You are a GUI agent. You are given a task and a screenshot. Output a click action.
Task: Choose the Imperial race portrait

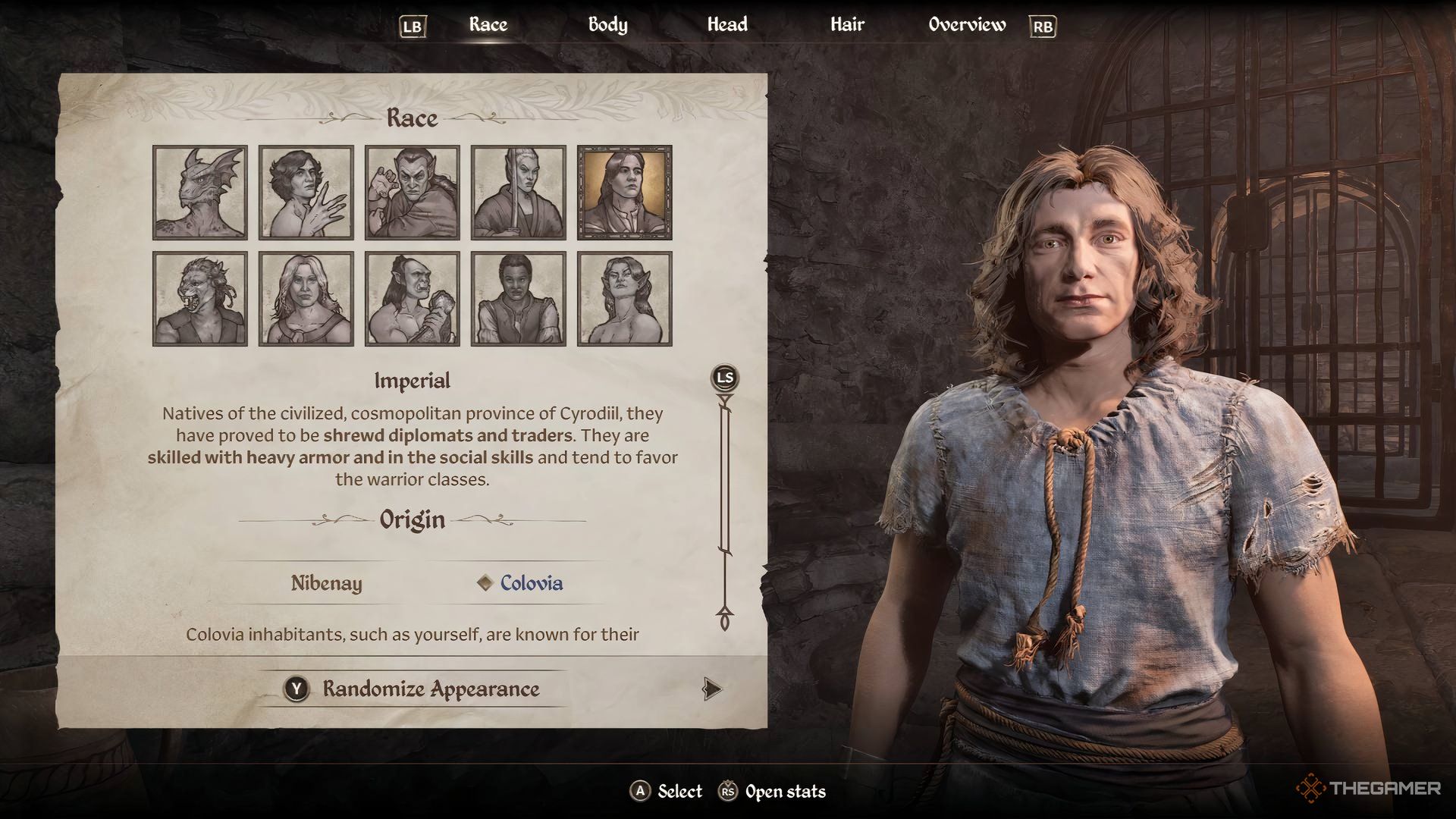[x=624, y=192]
